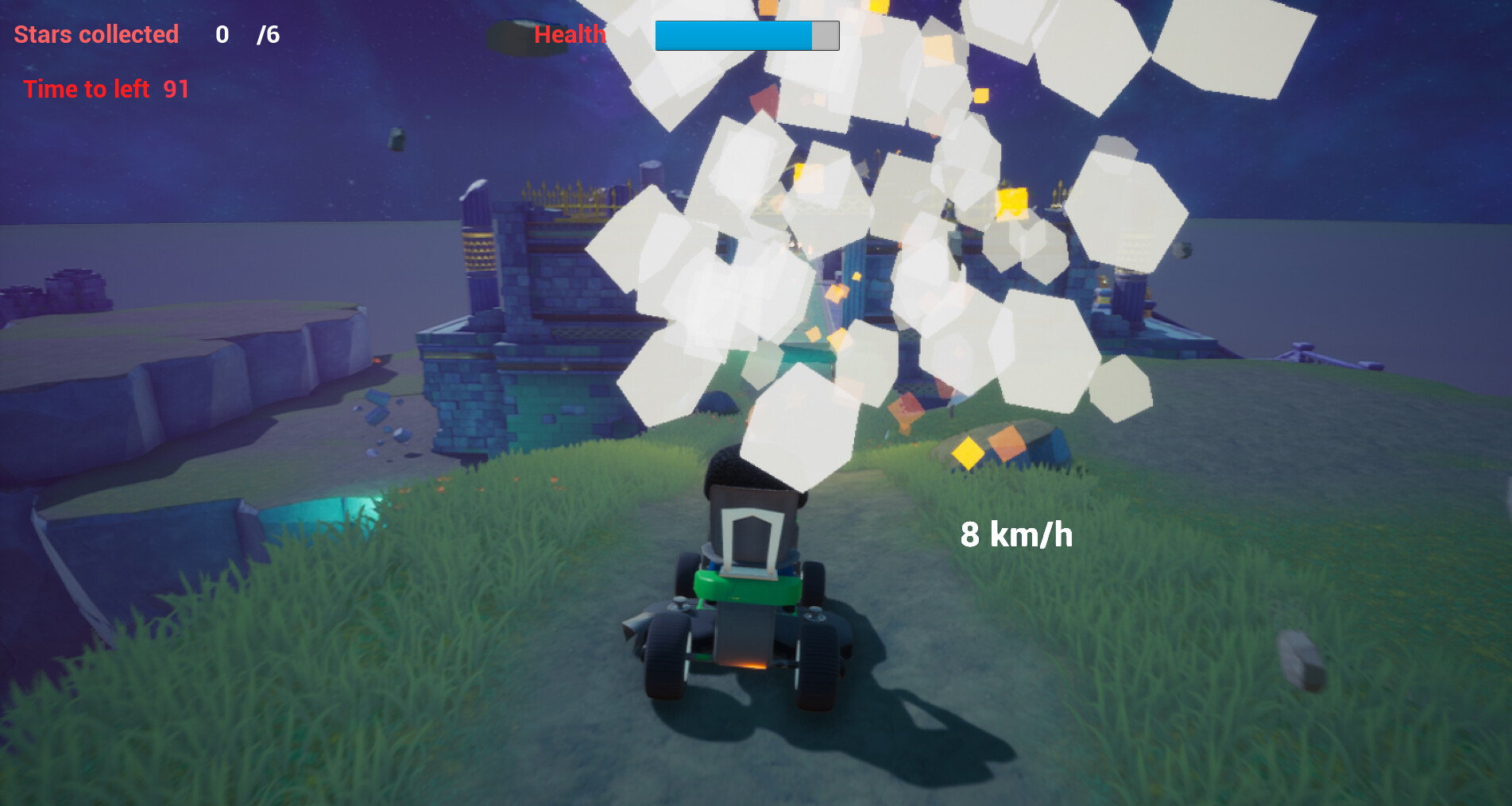
Task: Click the Time to left timer
Action: [86, 89]
